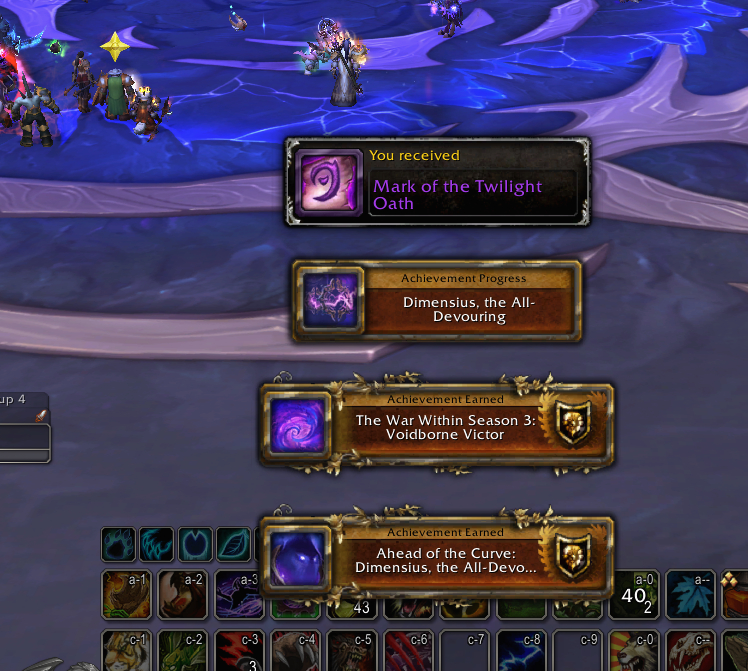Screen dimensions: 748x671
Task: Select the teal leaf stance icon
Action: [x=233, y=544]
